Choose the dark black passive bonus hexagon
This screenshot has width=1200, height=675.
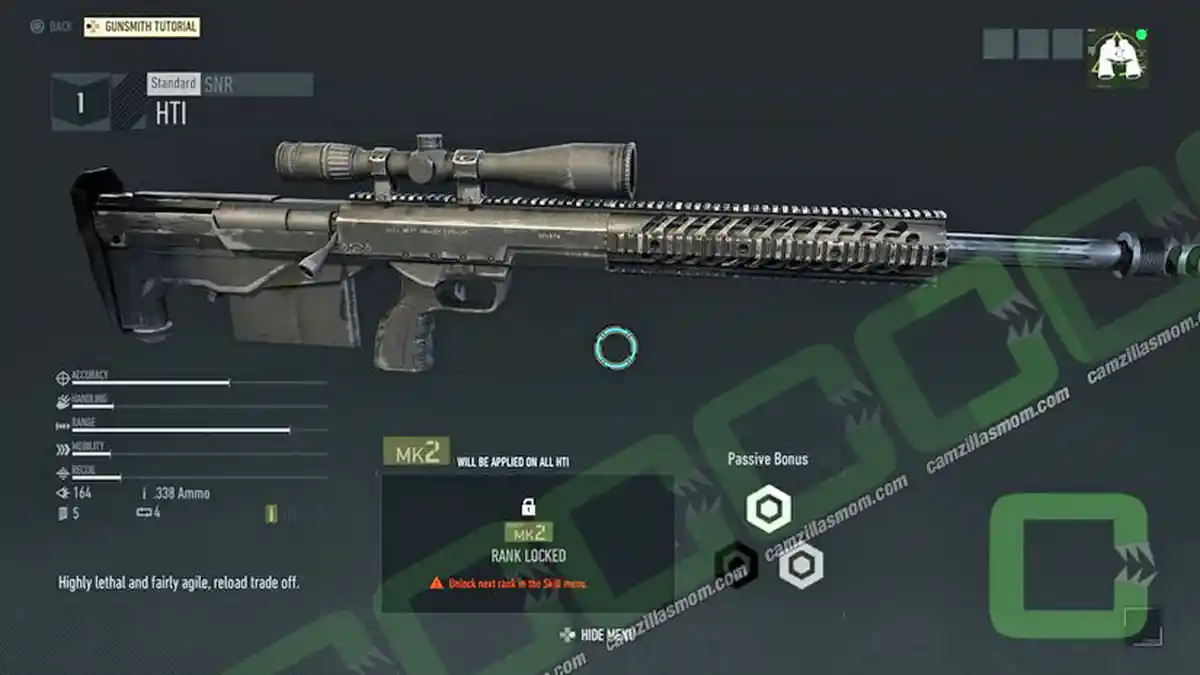tap(735, 566)
